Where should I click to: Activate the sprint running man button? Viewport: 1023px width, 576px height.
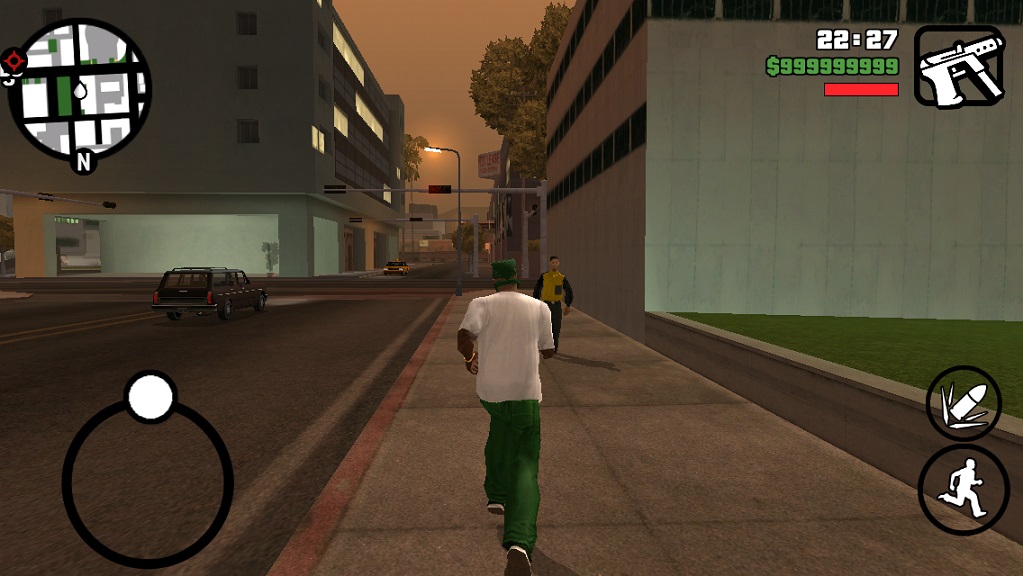tap(963, 490)
